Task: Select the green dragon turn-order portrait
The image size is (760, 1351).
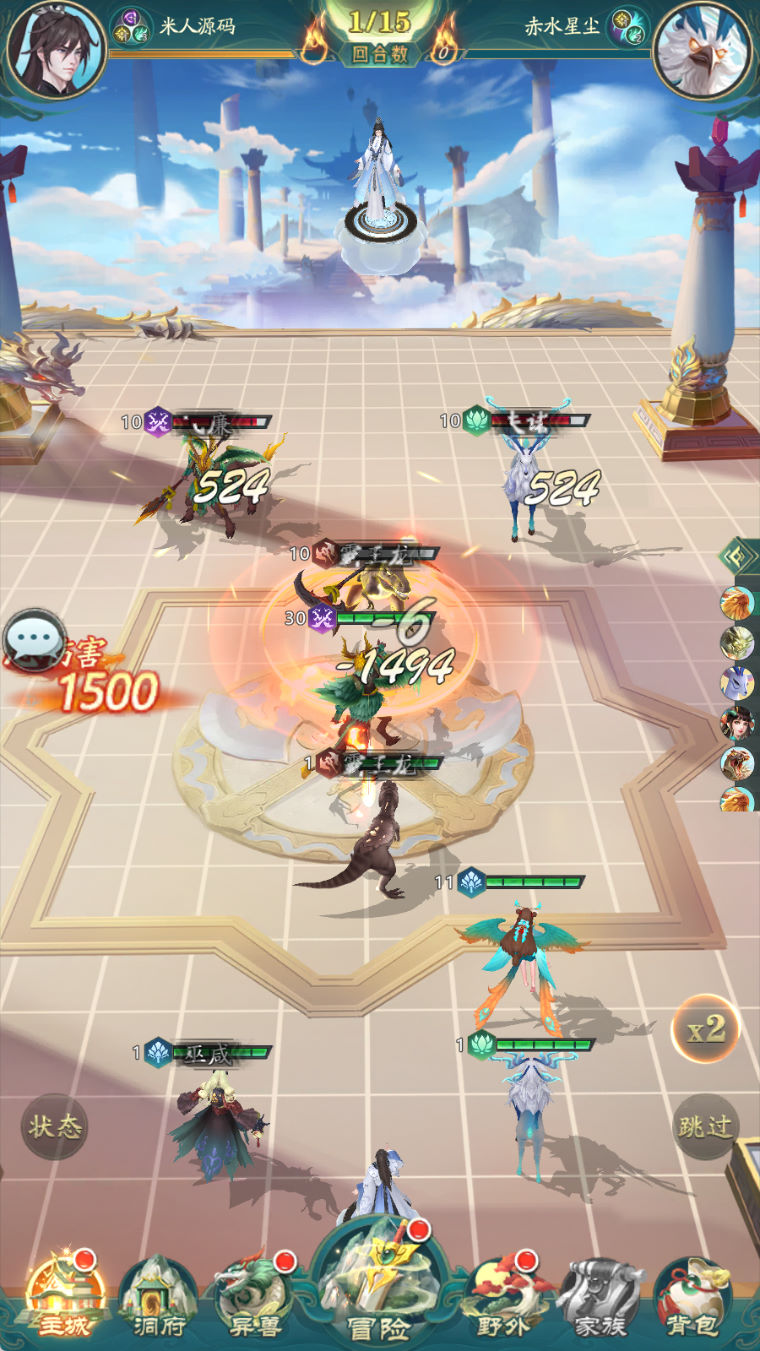Action: (x=738, y=643)
